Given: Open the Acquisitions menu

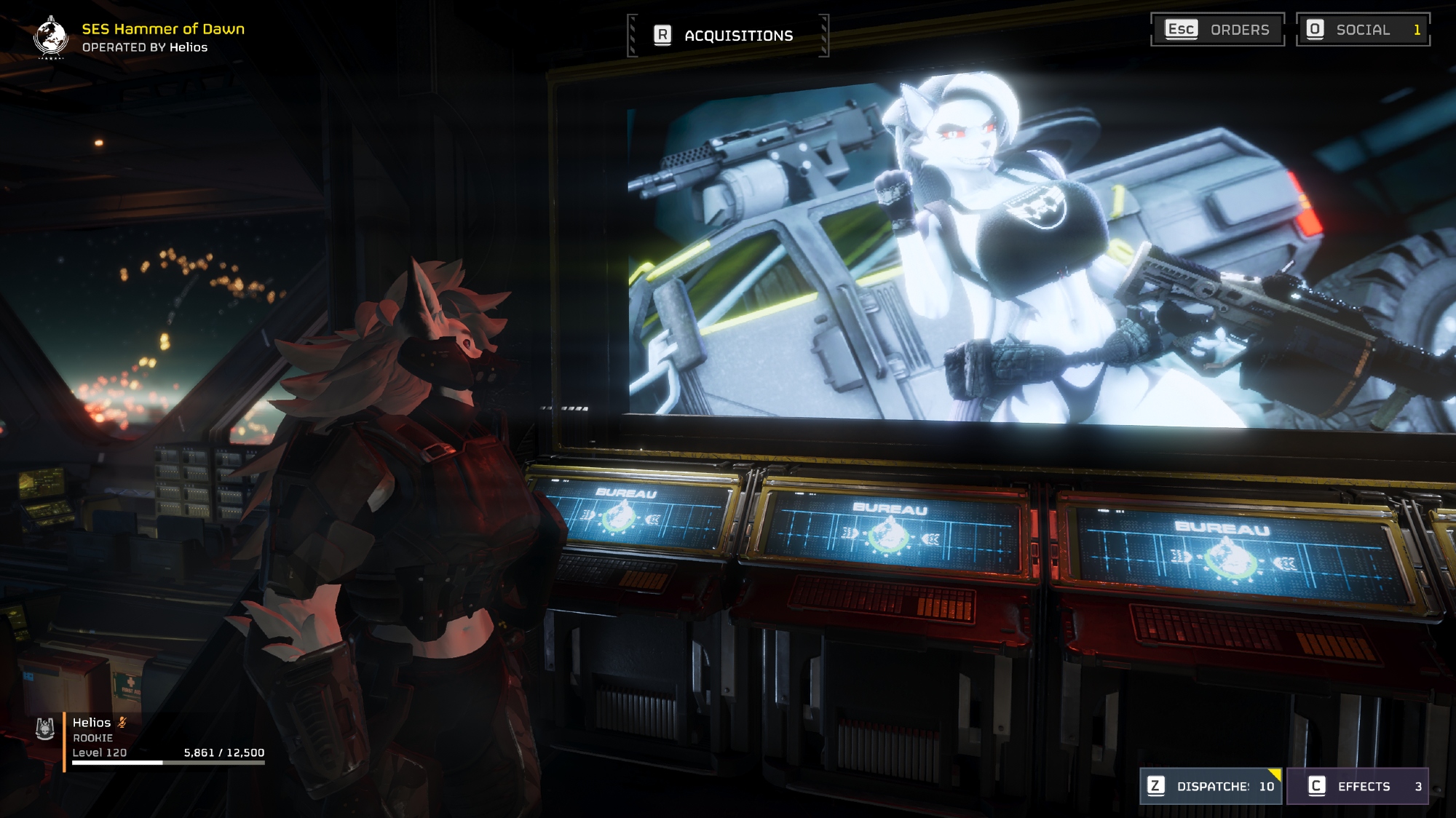Looking at the screenshot, I should pyautogui.click(x=727, y=35).
